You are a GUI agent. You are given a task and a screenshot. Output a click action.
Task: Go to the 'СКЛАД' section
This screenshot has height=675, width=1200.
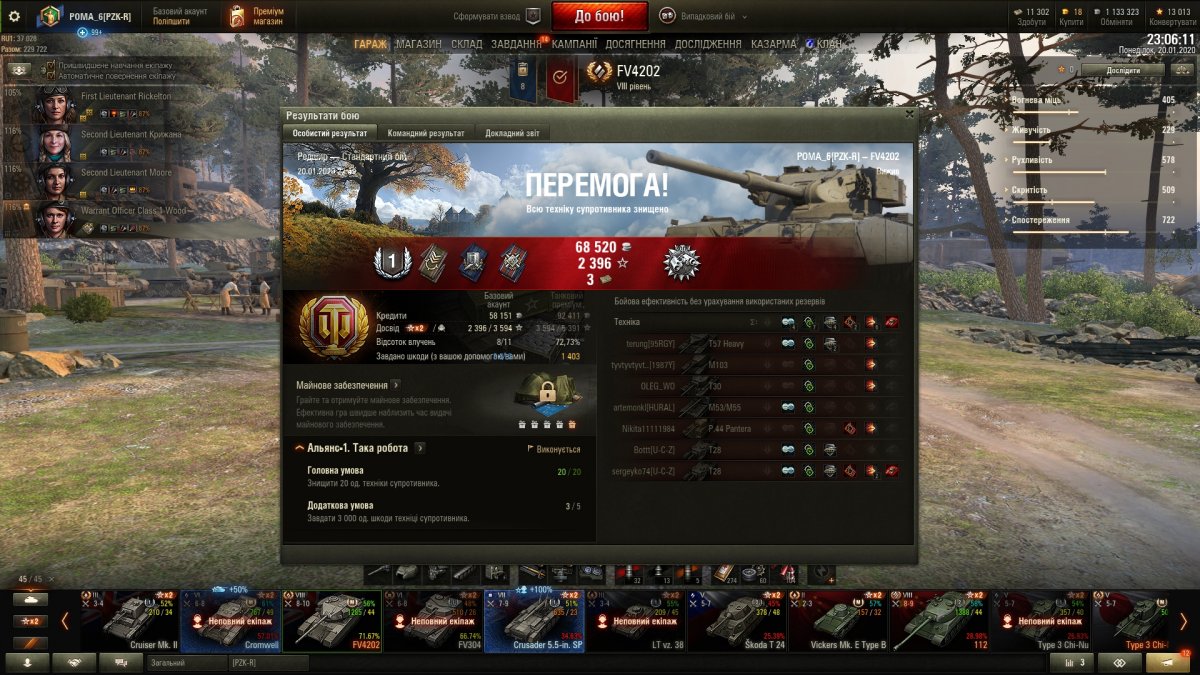(466, 44)
